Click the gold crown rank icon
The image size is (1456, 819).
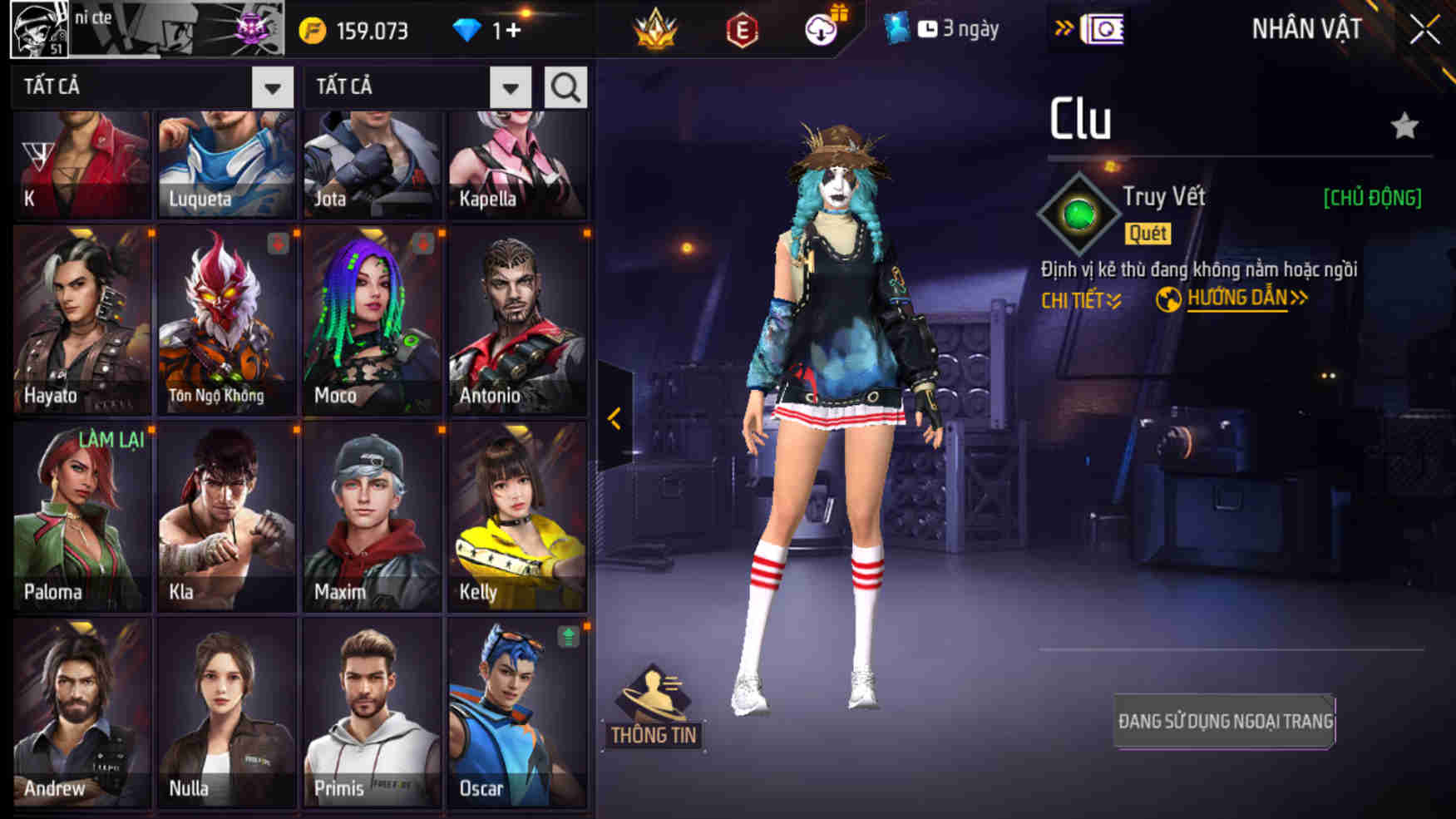point(656,27)
